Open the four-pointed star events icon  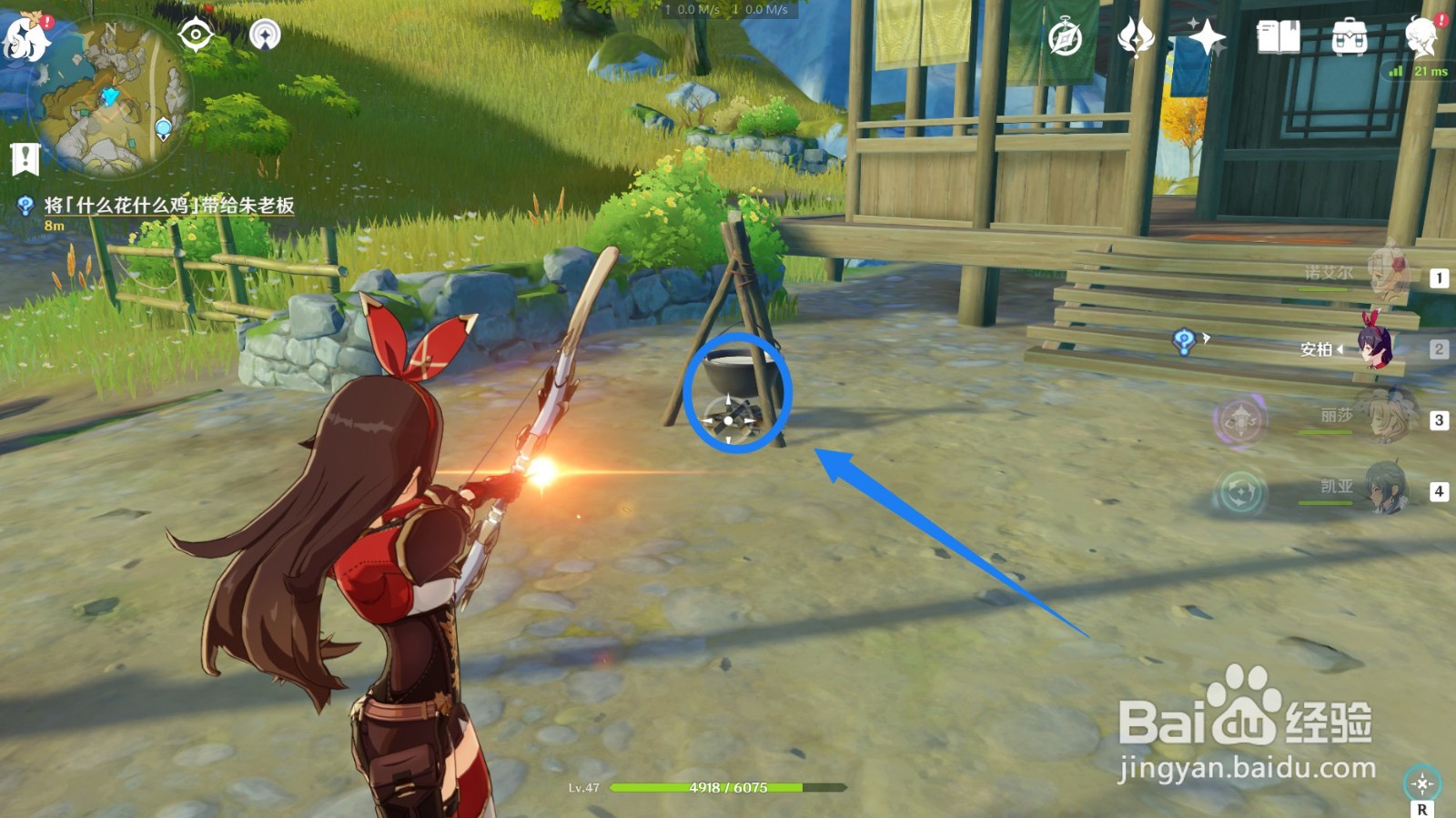click(1207, 38)
